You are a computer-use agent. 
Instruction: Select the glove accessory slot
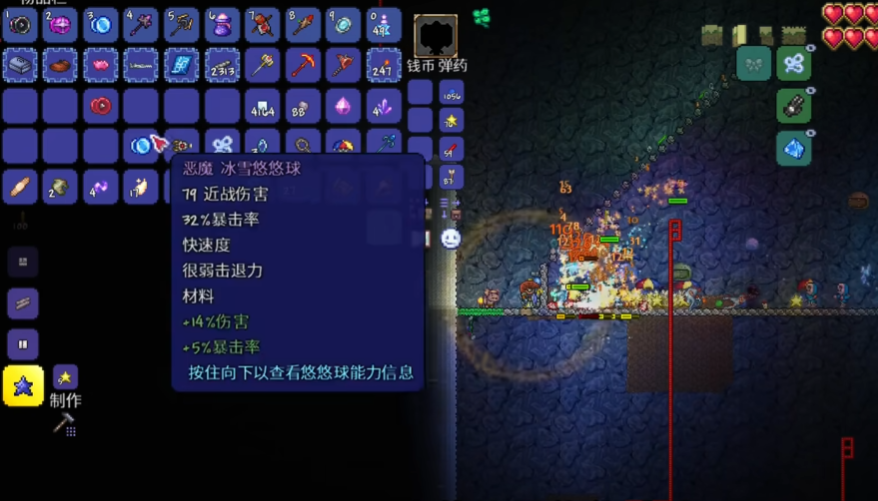[x=794, y=106]
